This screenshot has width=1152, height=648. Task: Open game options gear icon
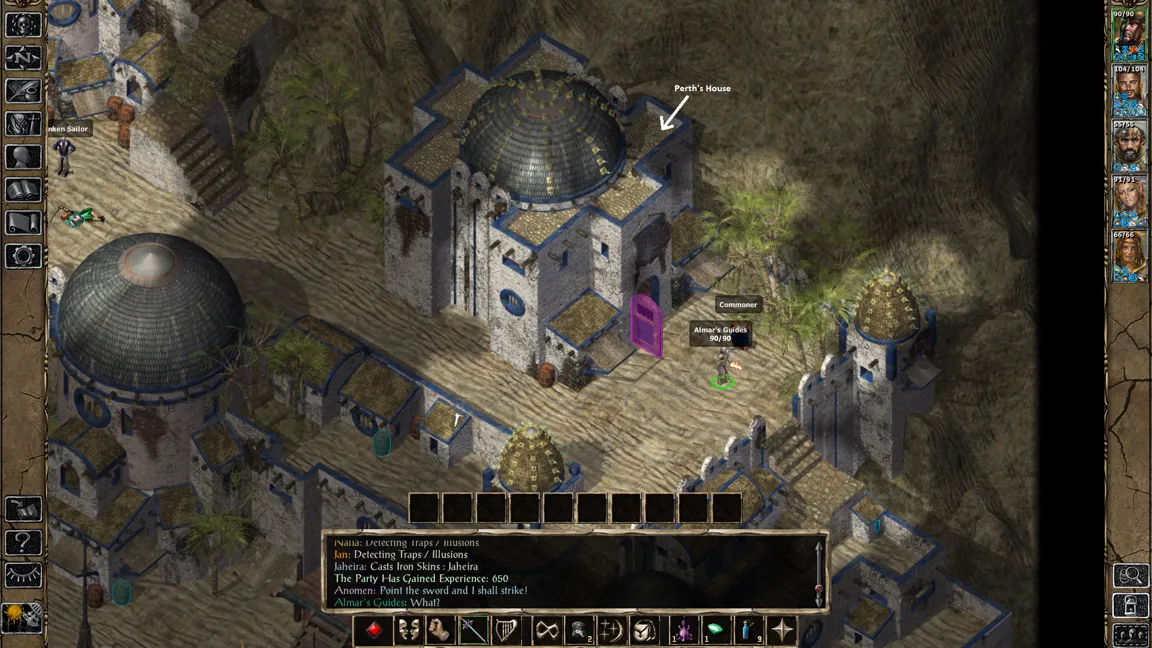pos(23,256)
